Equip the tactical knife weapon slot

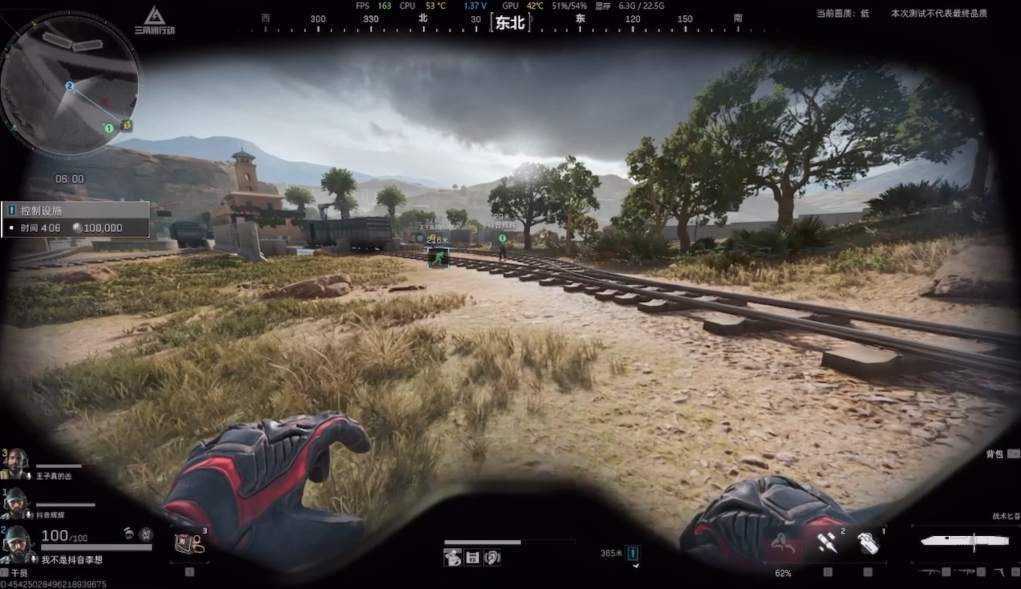[x=964, y=541]
